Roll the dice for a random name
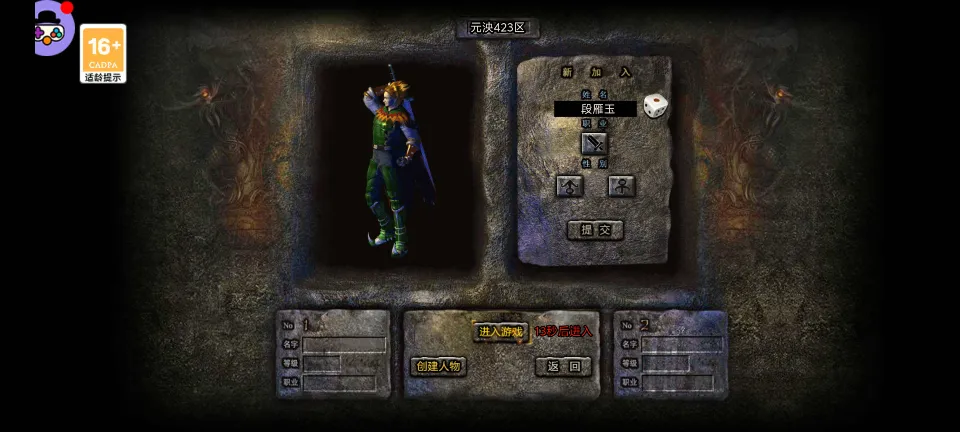 coord(655,105)
